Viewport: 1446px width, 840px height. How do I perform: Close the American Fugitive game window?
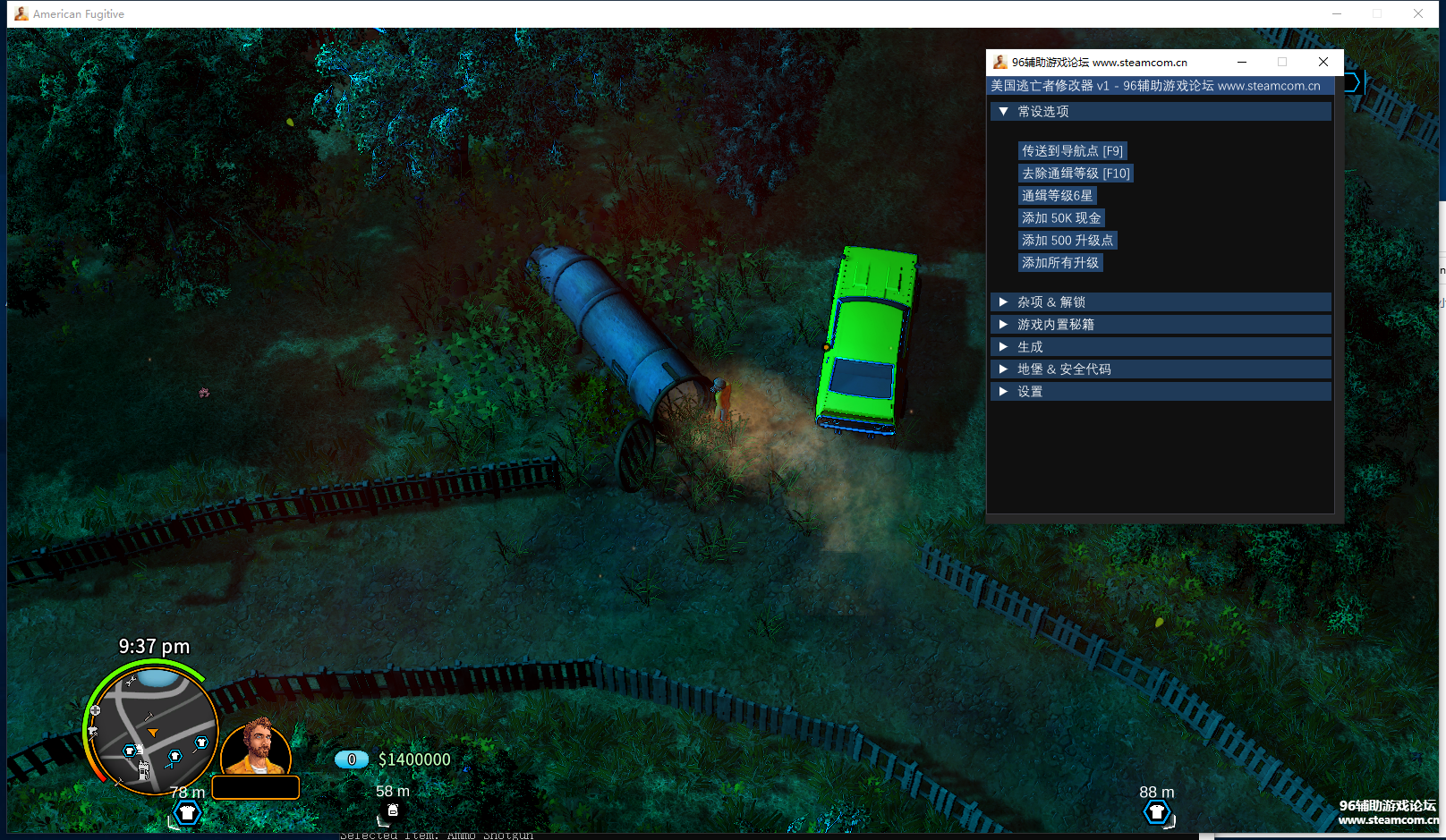(x=1418, y=13)
